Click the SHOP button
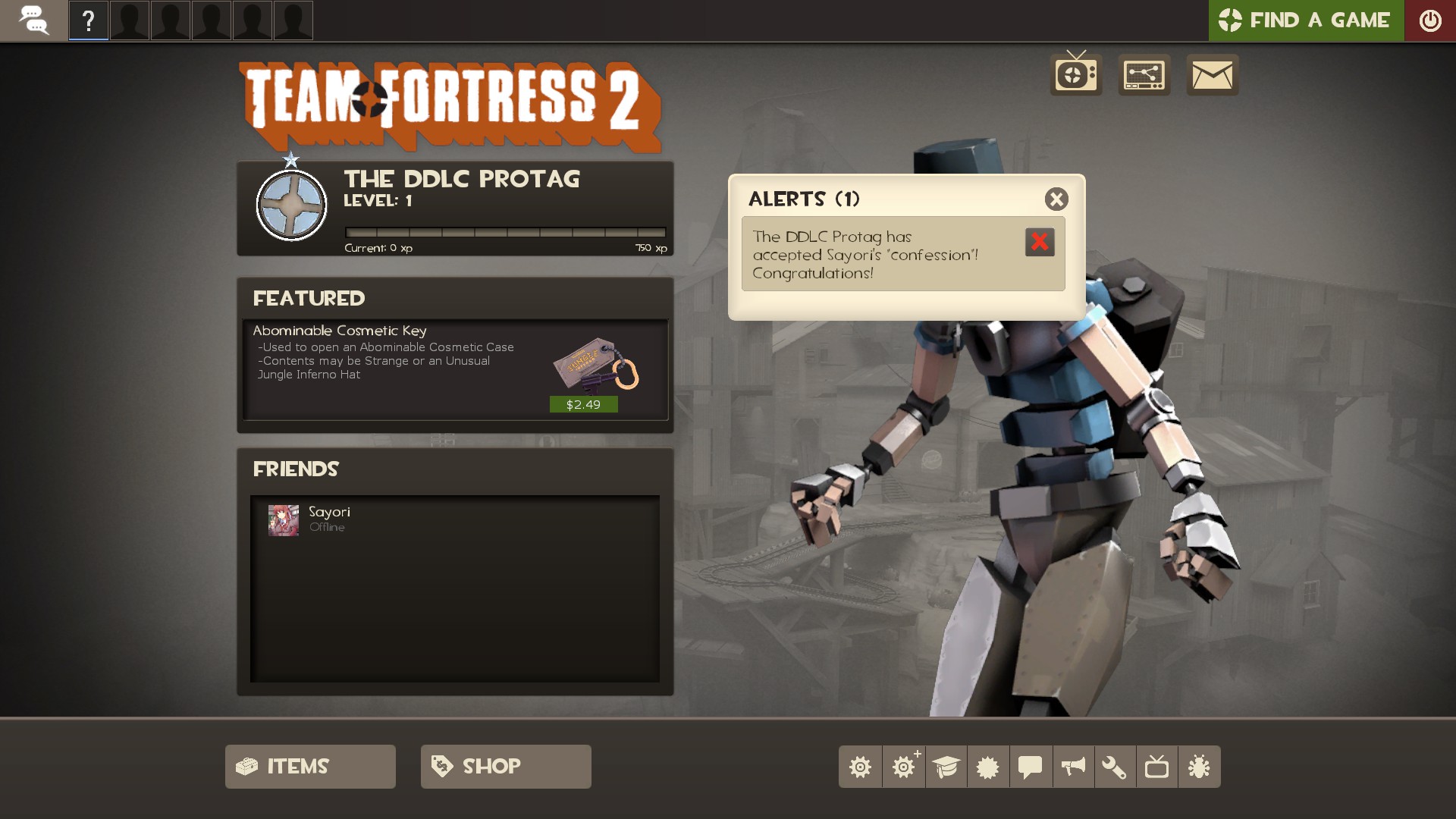This screenshot has width=1456, height=819. pyautogui.click(x=505, y=766)
